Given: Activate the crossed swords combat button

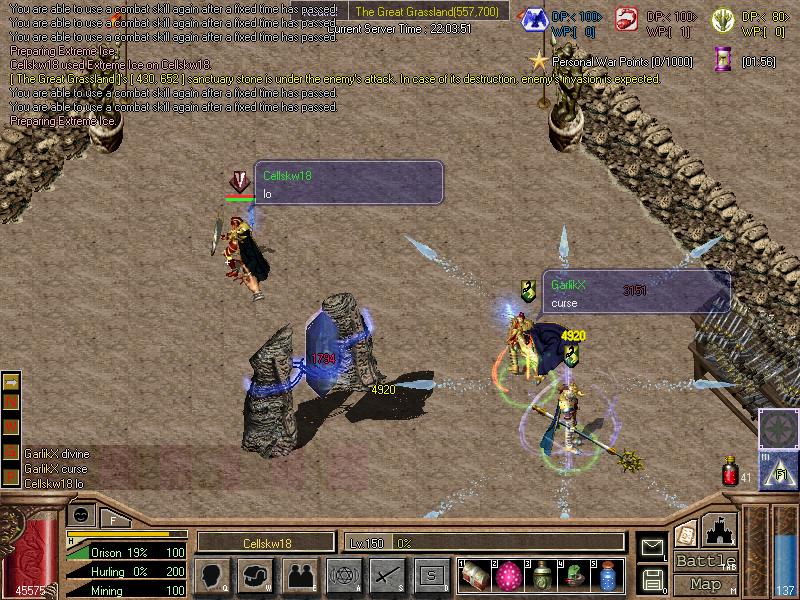Looking at the screenshot, I should 387,575.
